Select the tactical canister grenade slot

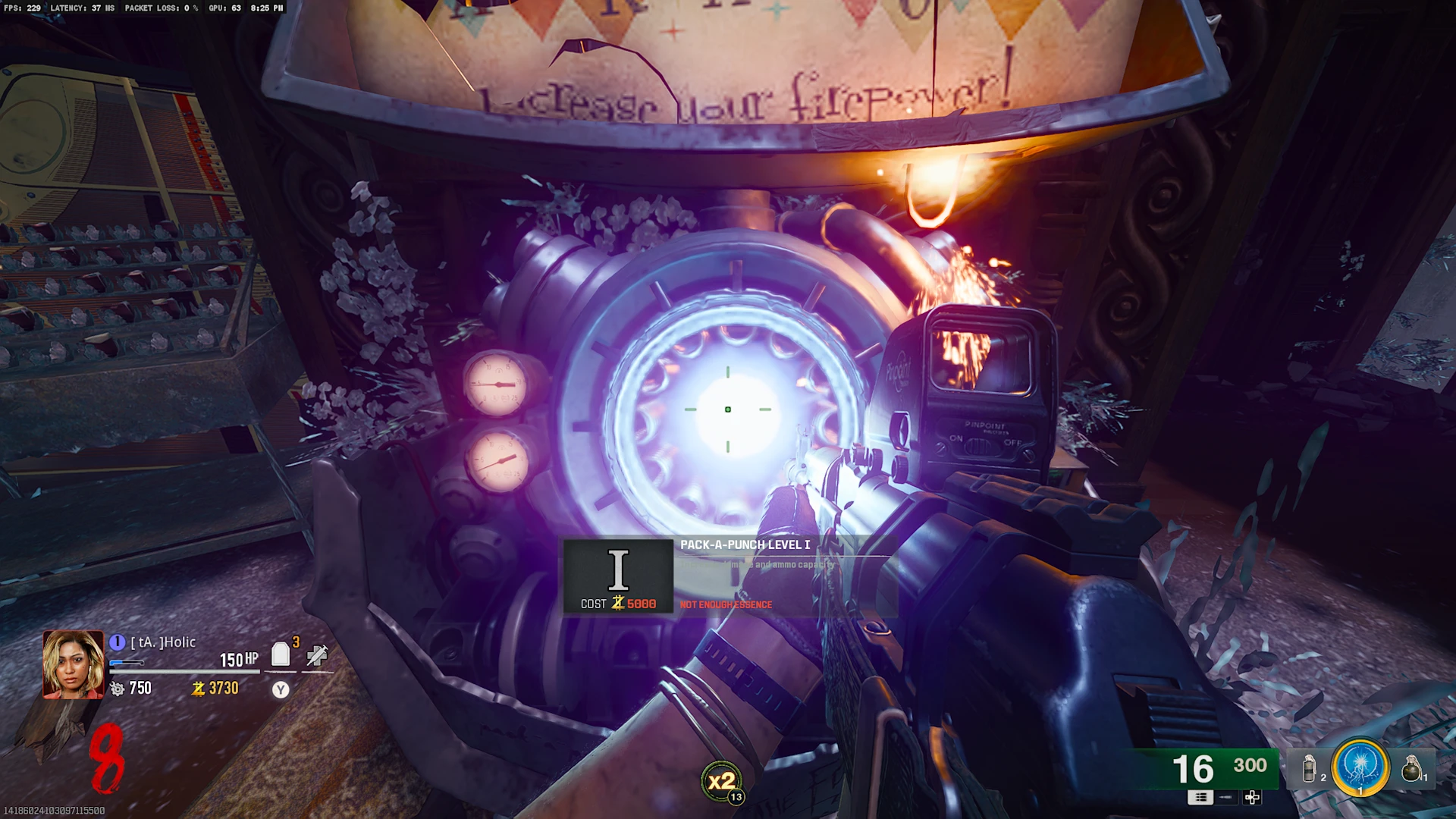[x=1310, y=768]
